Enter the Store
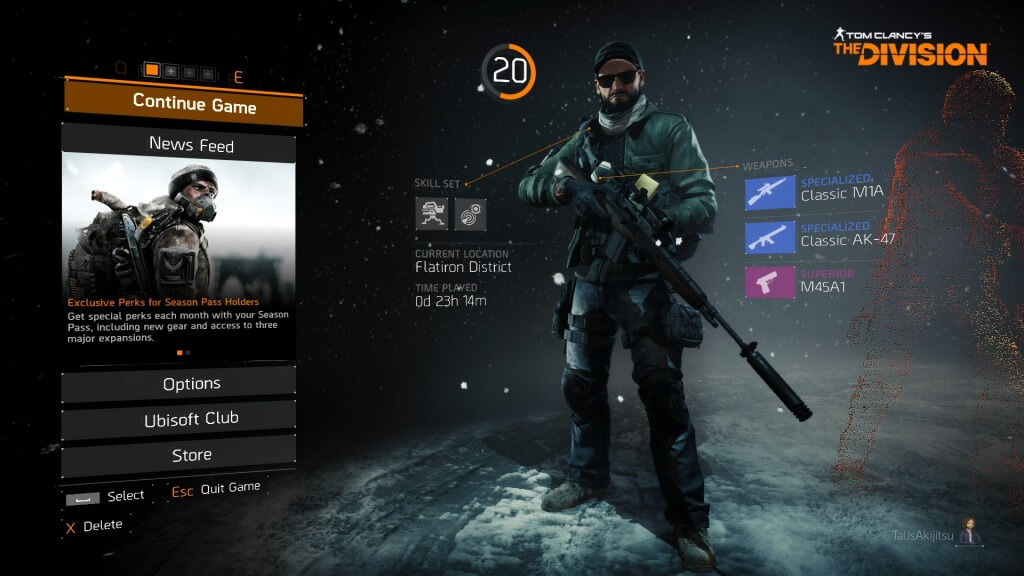 point(180,455)
